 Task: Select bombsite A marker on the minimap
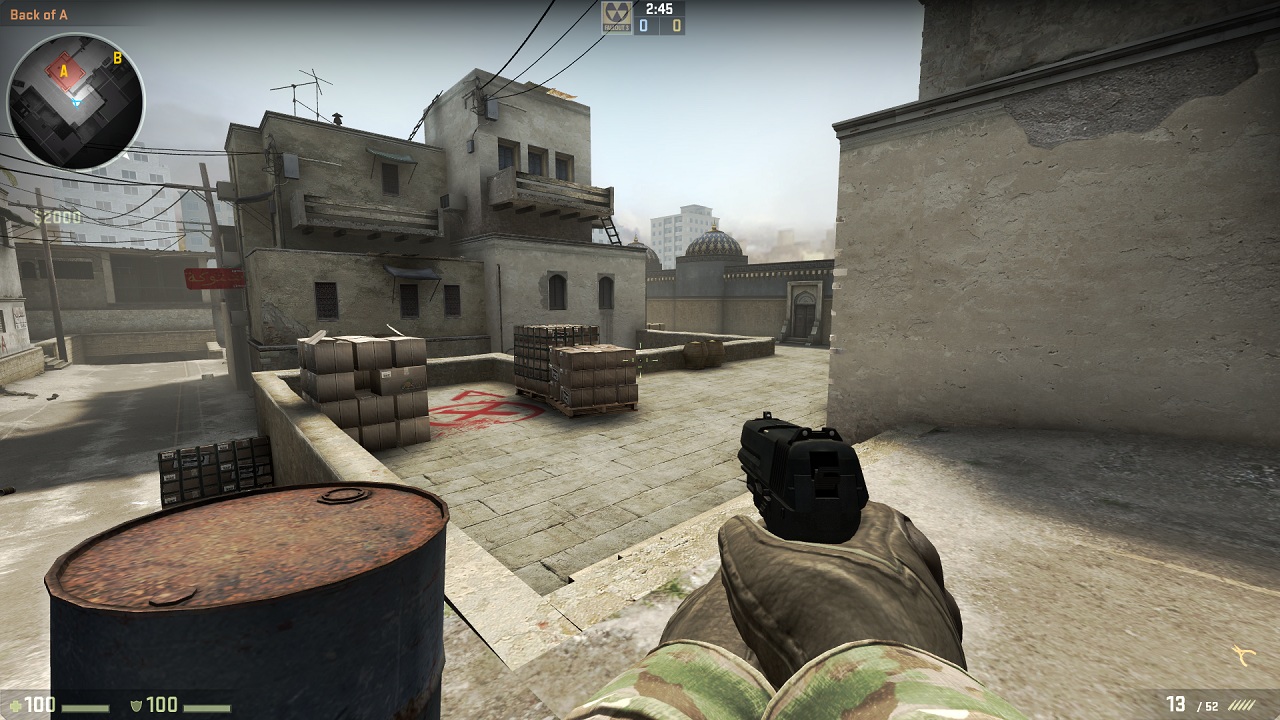click(x=64, y=72)
